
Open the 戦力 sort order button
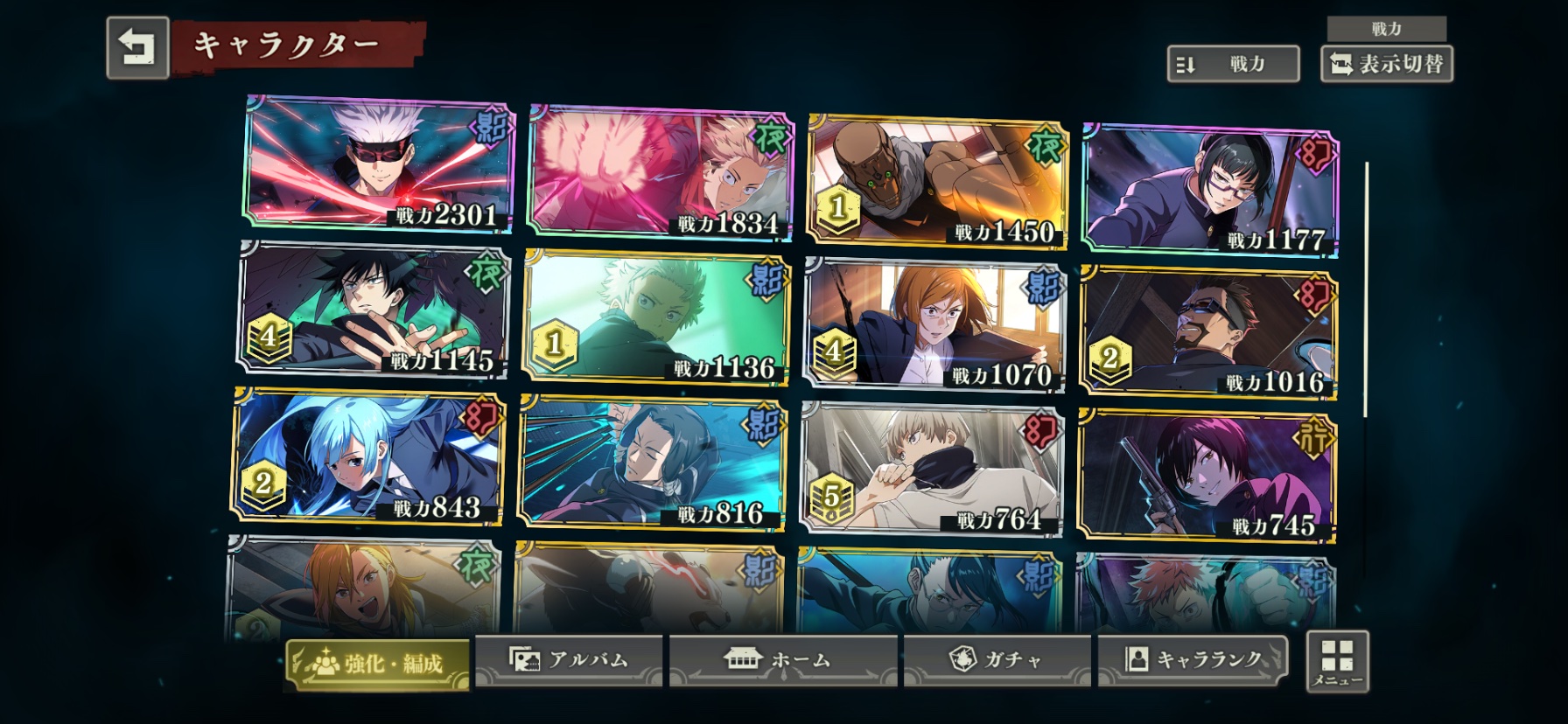click(x=1232, y=64)
